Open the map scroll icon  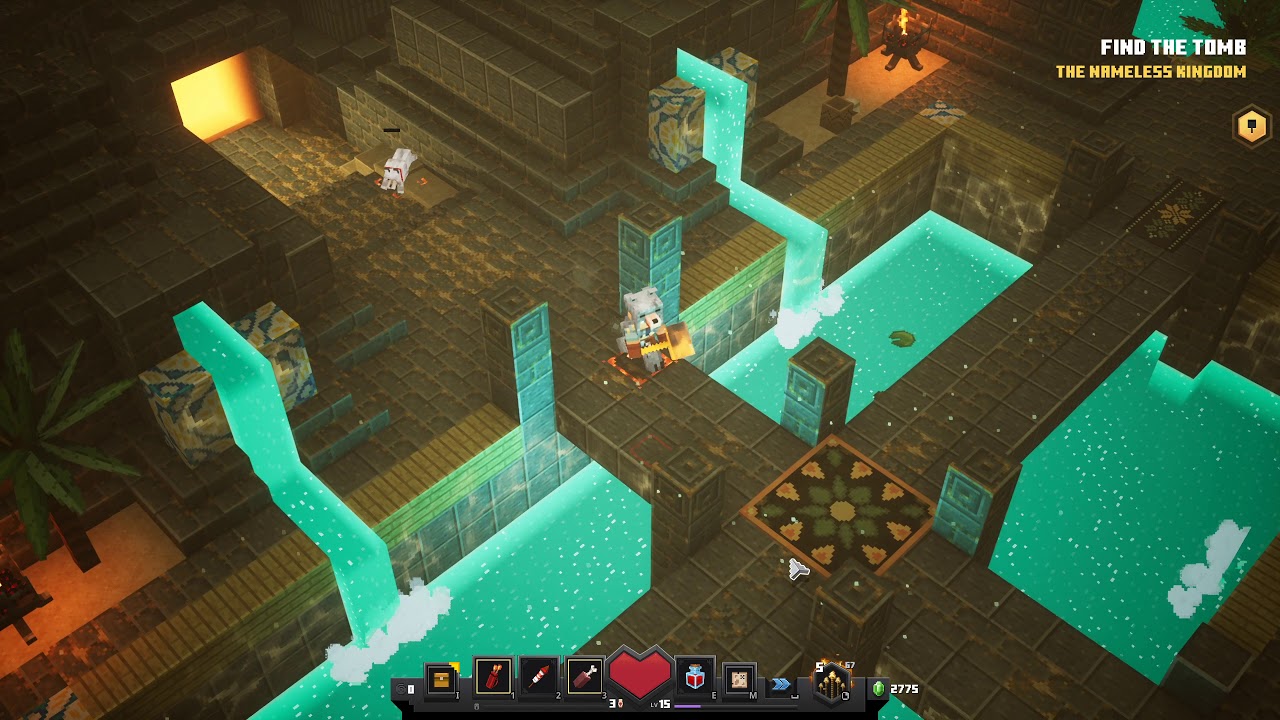tap(739, 679)
